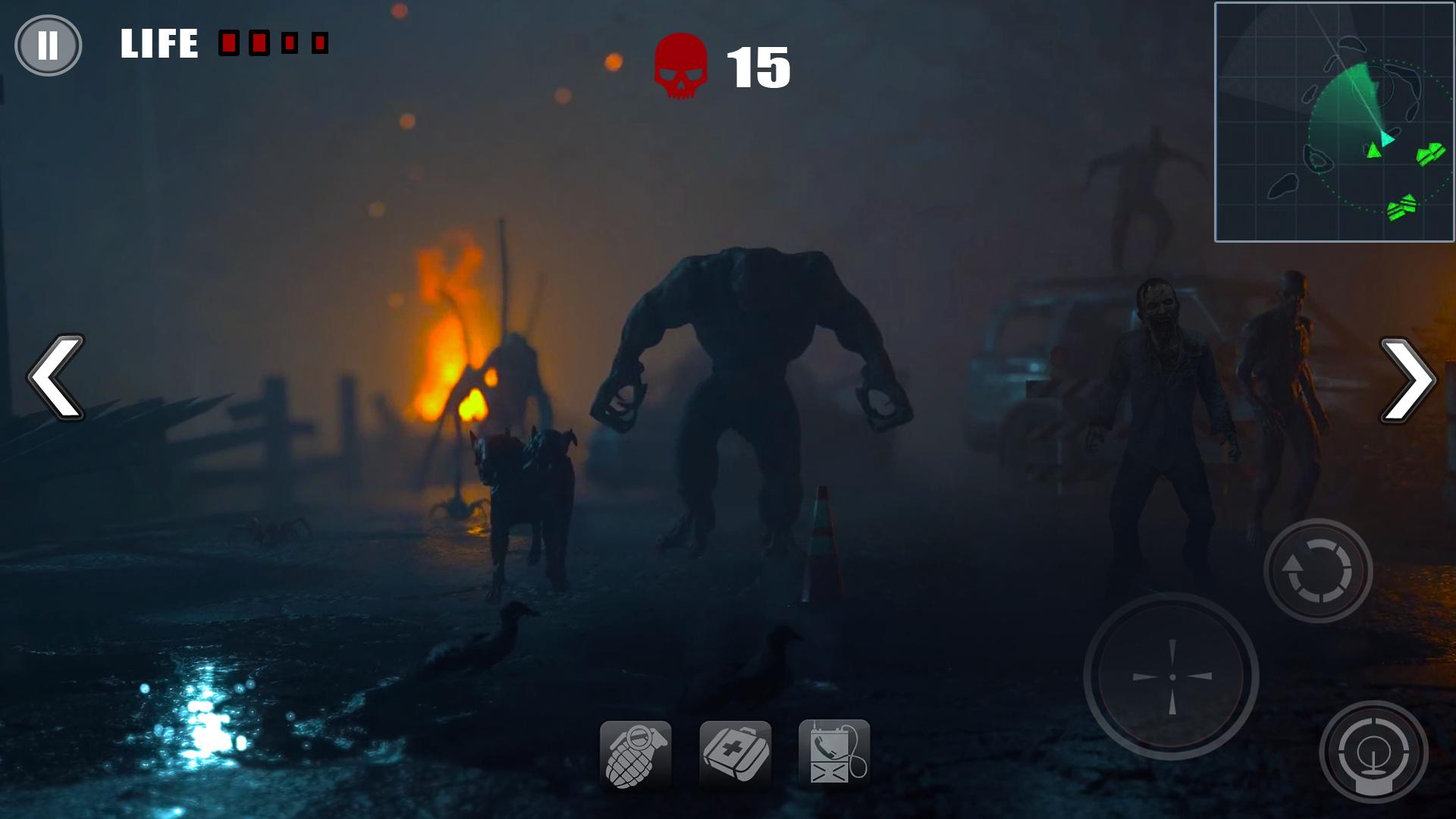Reload weapon with circular arrow button

click(1318, 570)
